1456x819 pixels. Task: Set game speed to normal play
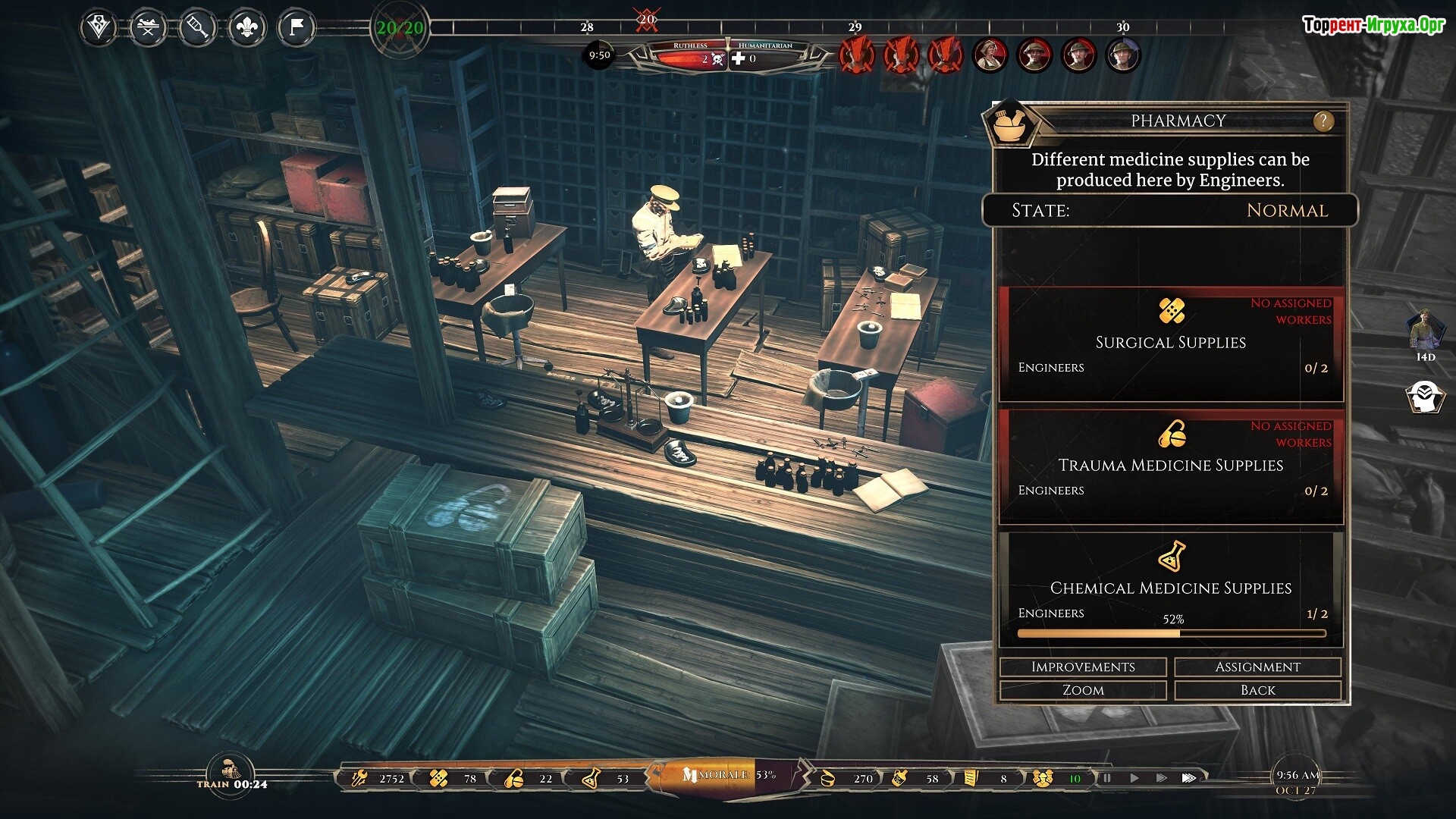point(1134,778)
